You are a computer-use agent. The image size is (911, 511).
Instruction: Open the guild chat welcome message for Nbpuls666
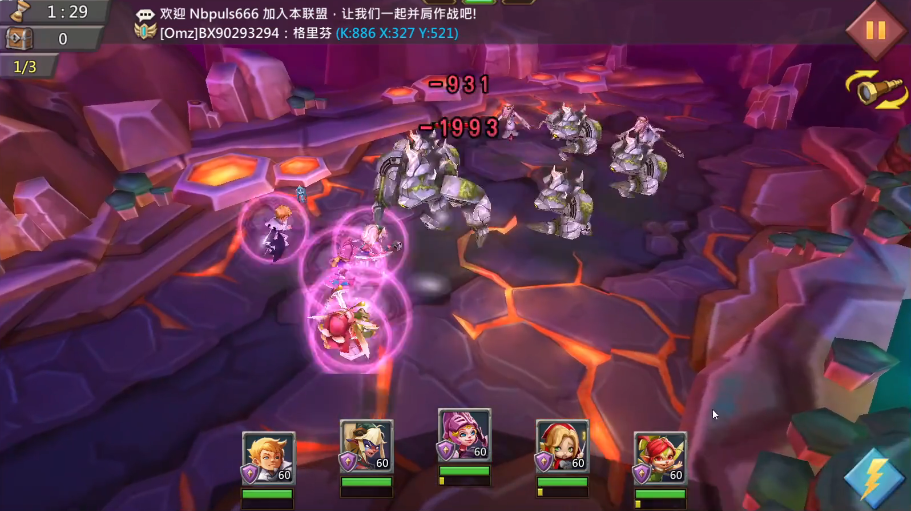click(x=318, y=14)
